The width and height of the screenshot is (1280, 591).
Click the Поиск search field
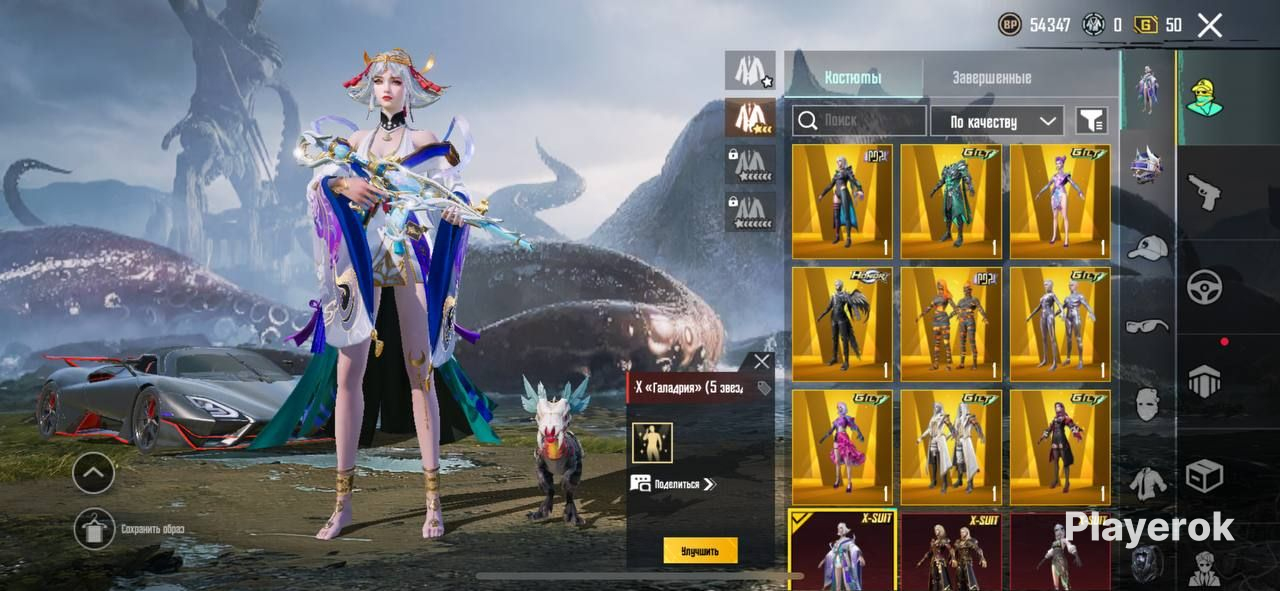(x=860, y=121)
